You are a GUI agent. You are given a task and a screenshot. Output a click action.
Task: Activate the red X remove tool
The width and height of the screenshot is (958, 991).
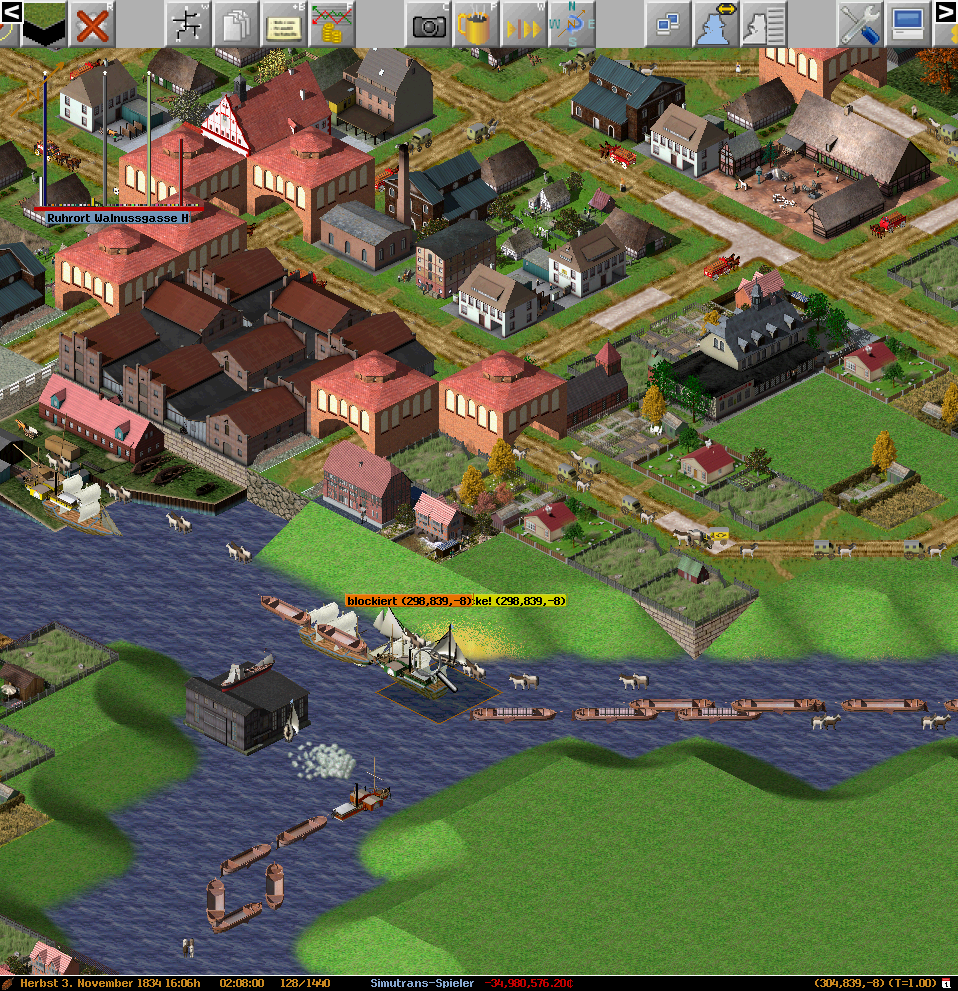92,22
